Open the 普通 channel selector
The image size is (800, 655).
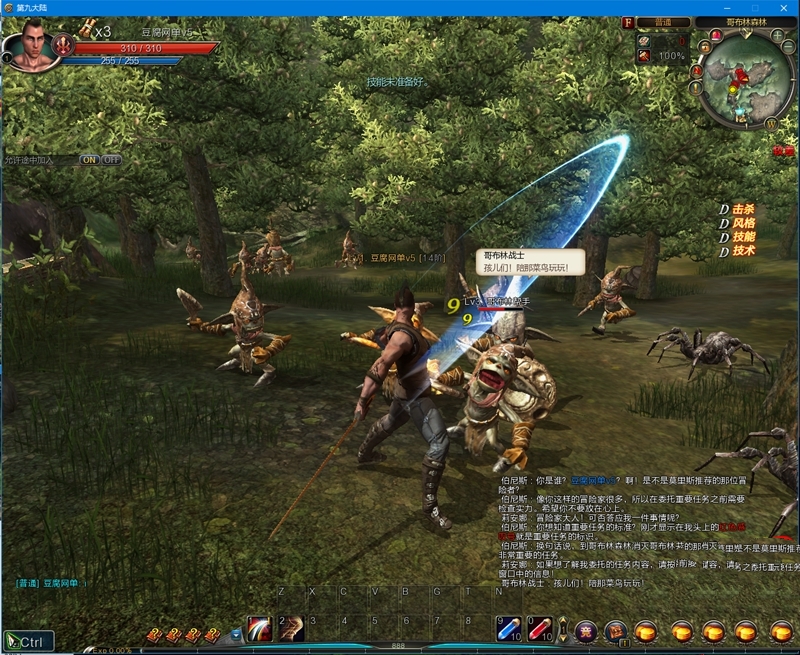[663, 22]
